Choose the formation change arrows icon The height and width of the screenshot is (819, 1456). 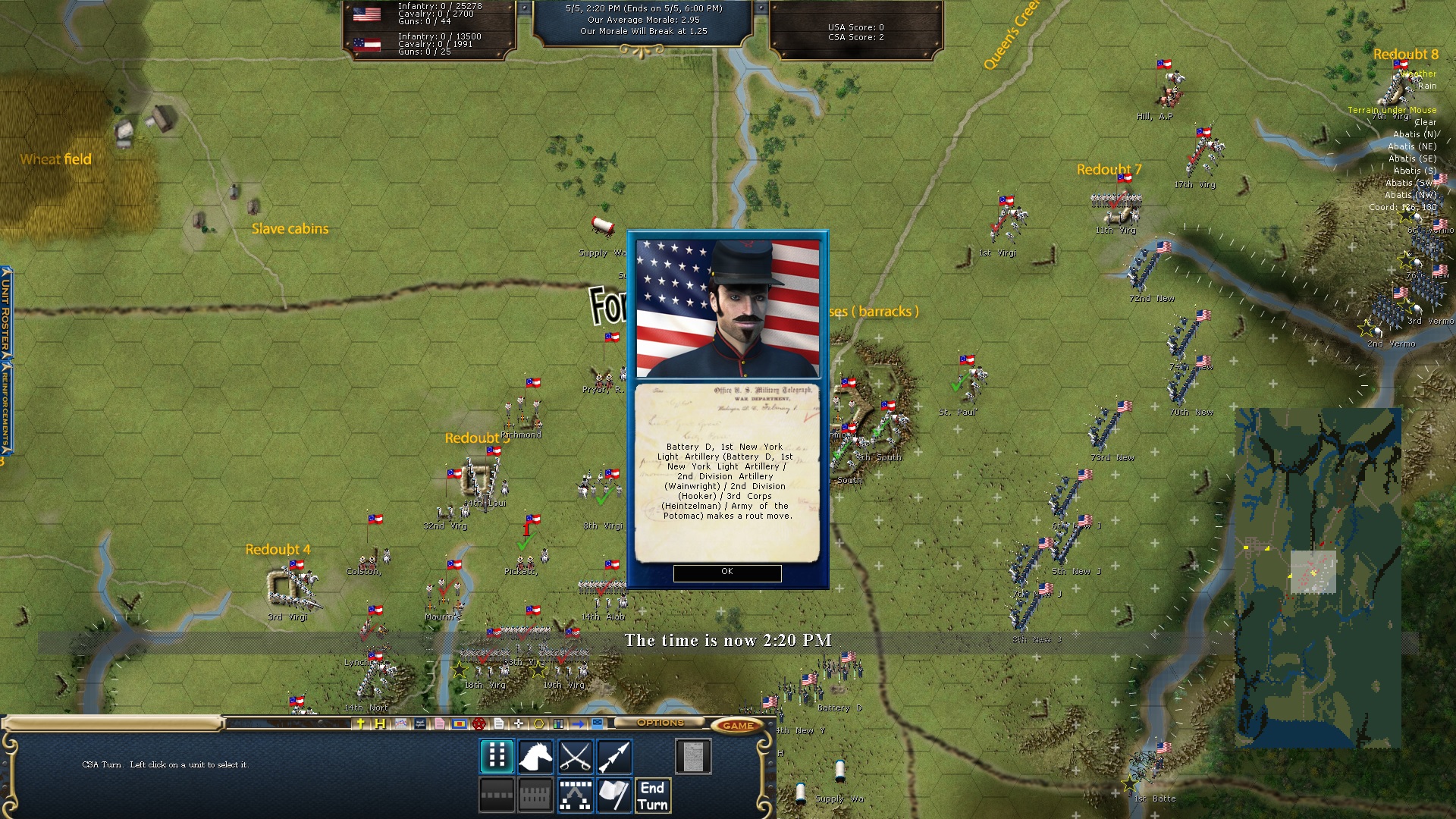click(575, 795)
